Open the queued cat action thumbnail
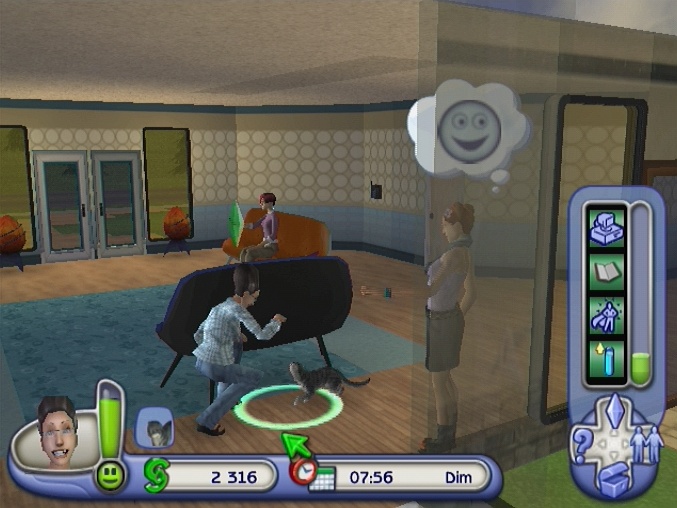This screenshot has height=508, width=677. (x=155, y=428)
